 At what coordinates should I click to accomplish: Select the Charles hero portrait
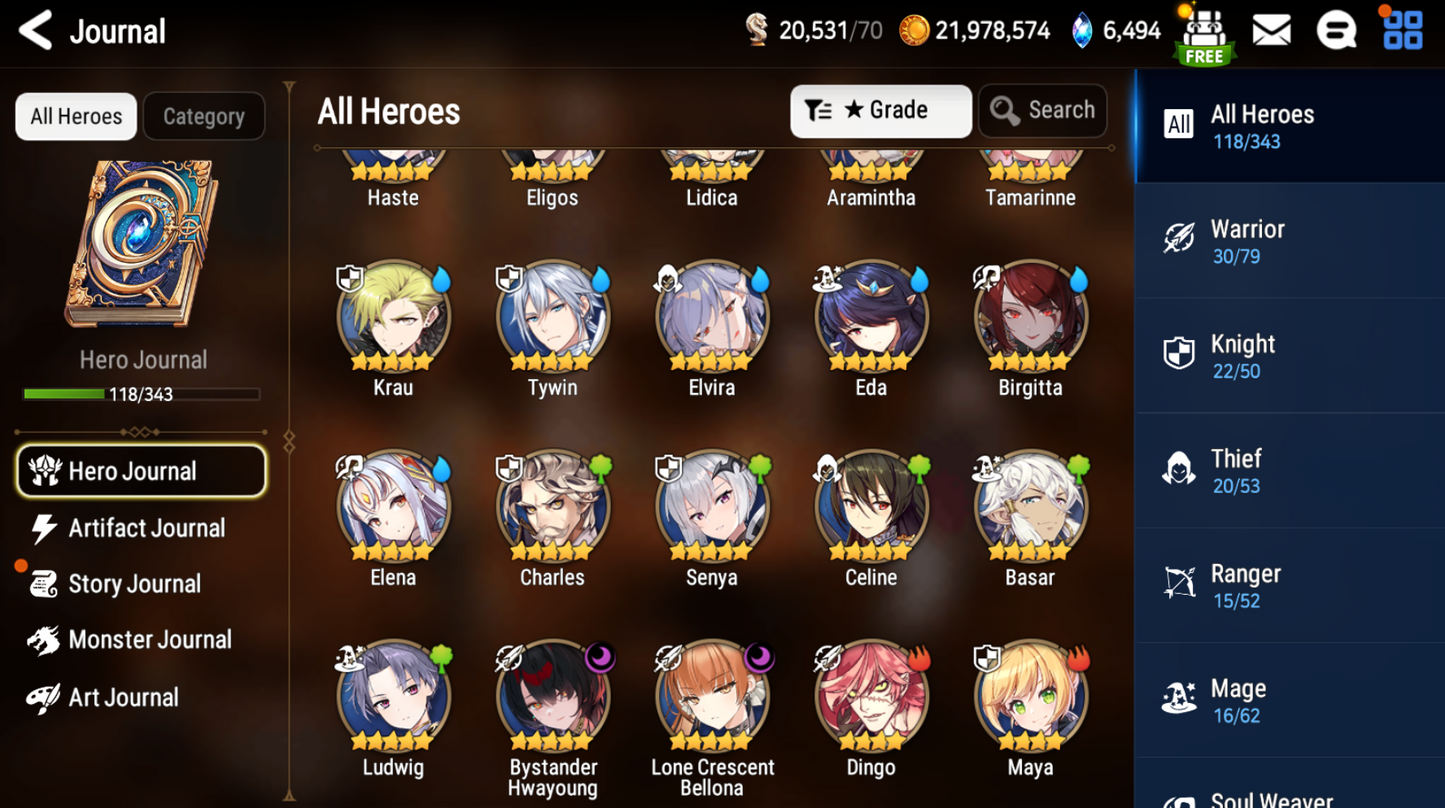(x=552, y=508)
